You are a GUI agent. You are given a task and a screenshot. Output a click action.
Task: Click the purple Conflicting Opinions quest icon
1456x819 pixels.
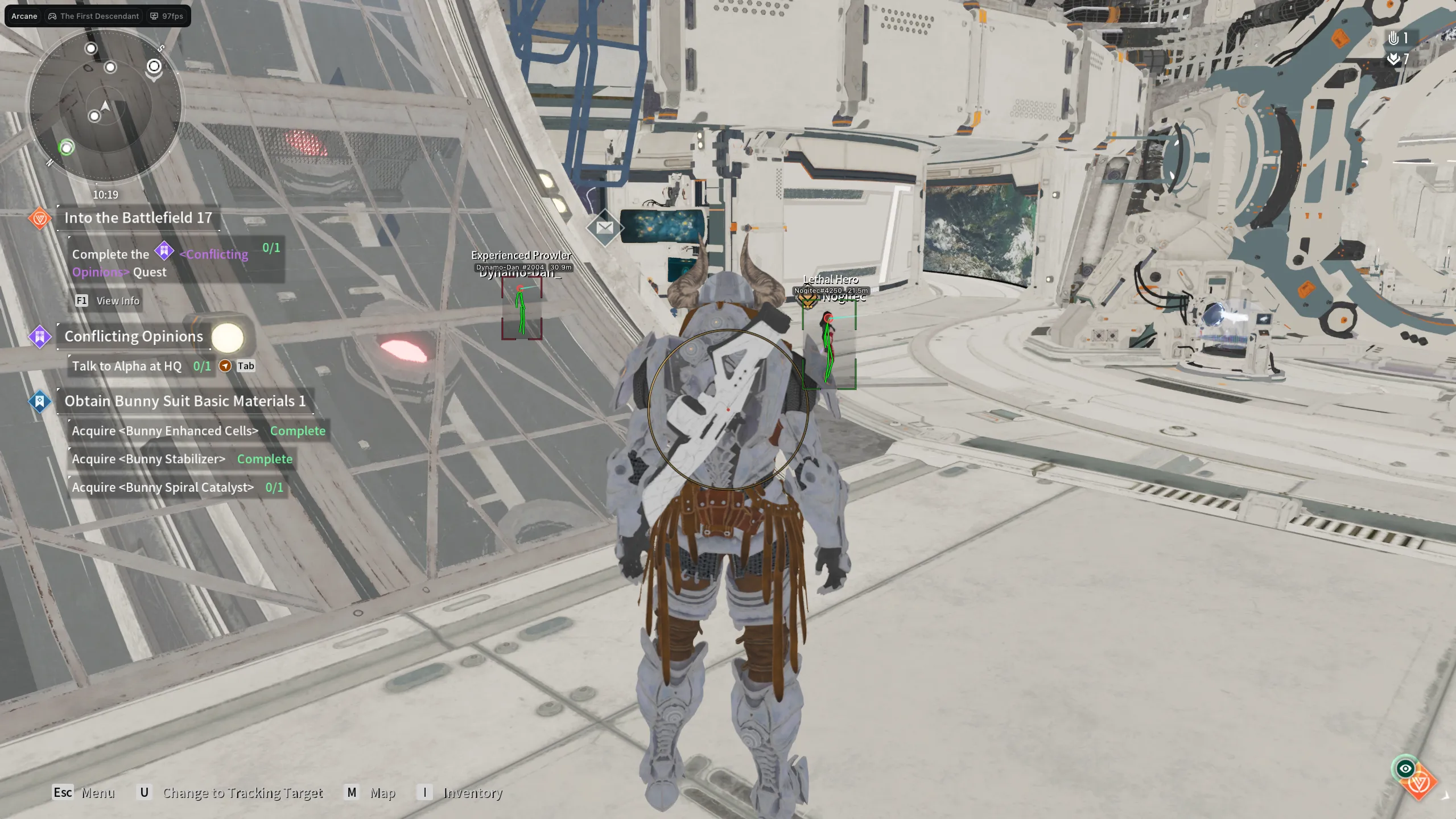pyautogui.click(x=40, y=337)
